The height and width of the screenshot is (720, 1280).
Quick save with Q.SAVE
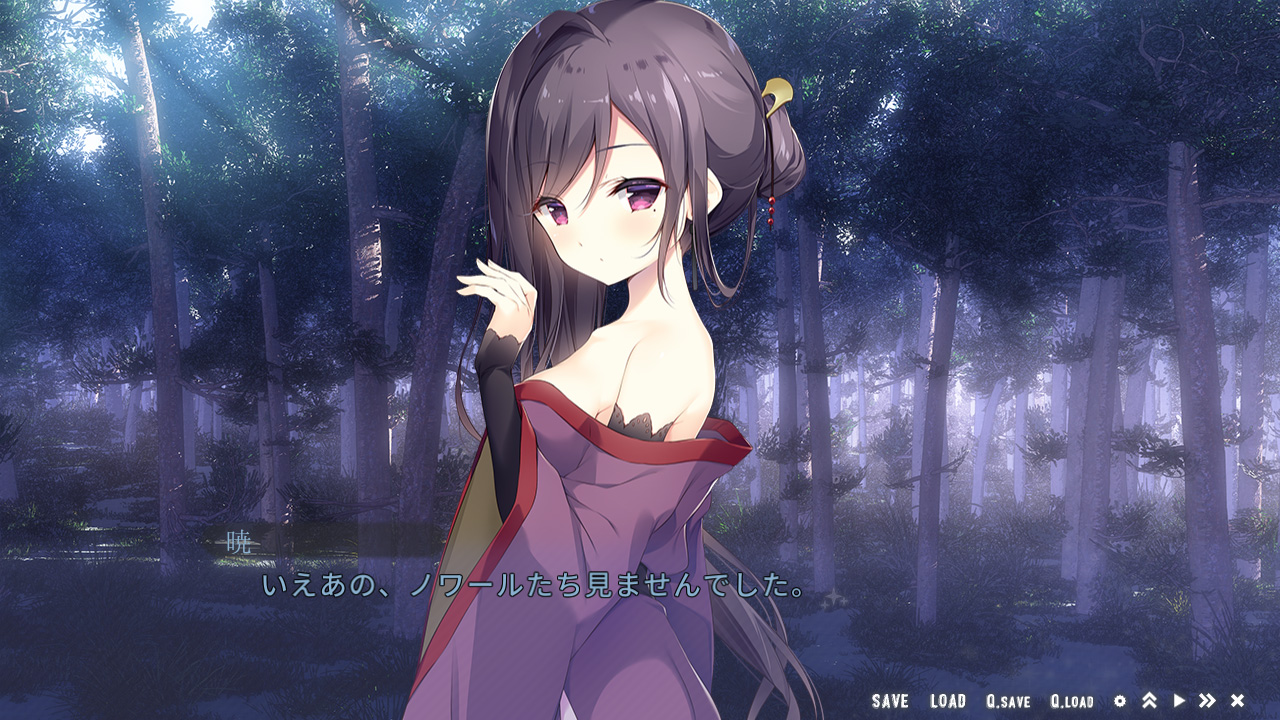[1007, 701]
